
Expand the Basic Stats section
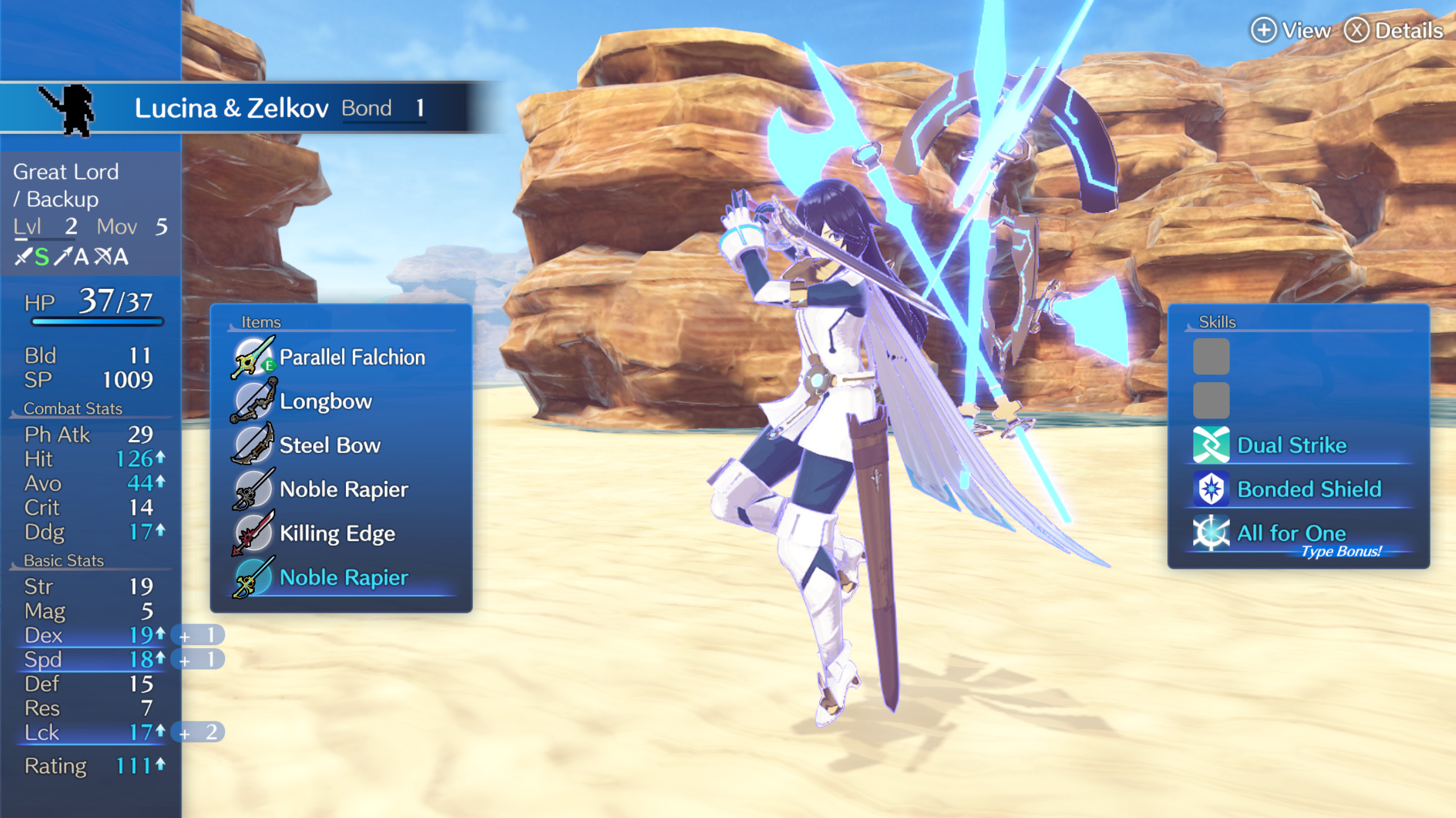[63, 560]
